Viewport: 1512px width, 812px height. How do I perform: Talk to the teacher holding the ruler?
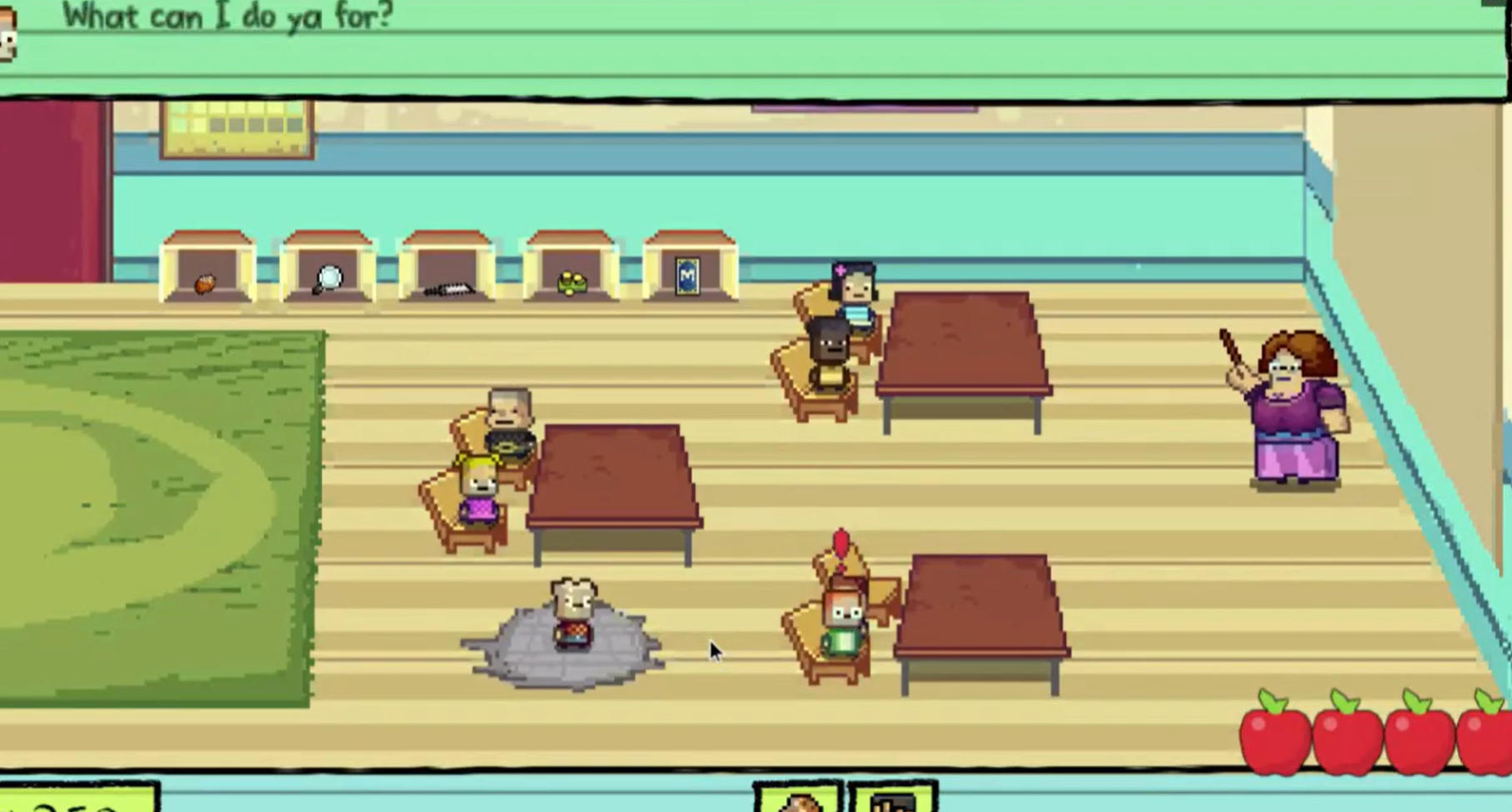pyautogui.click(x=1297, y=408)
